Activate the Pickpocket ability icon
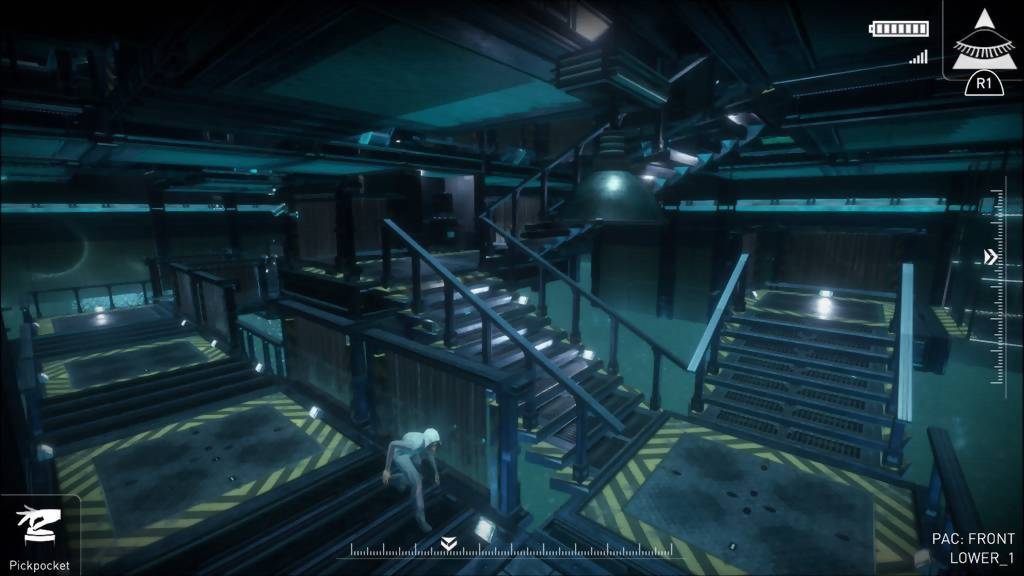Image resolution: width=1024 pixels, height=576 pixels. pyautogui.click(x=39, y=527)
